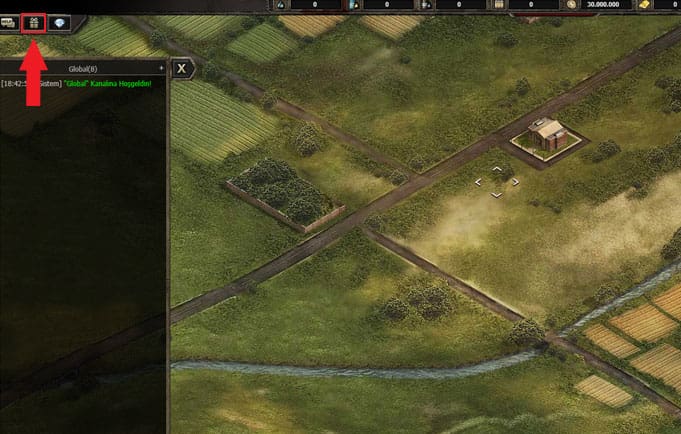Select the Global(8) chat tab
This screenshot has height=434, width=681.
(82, 69)
